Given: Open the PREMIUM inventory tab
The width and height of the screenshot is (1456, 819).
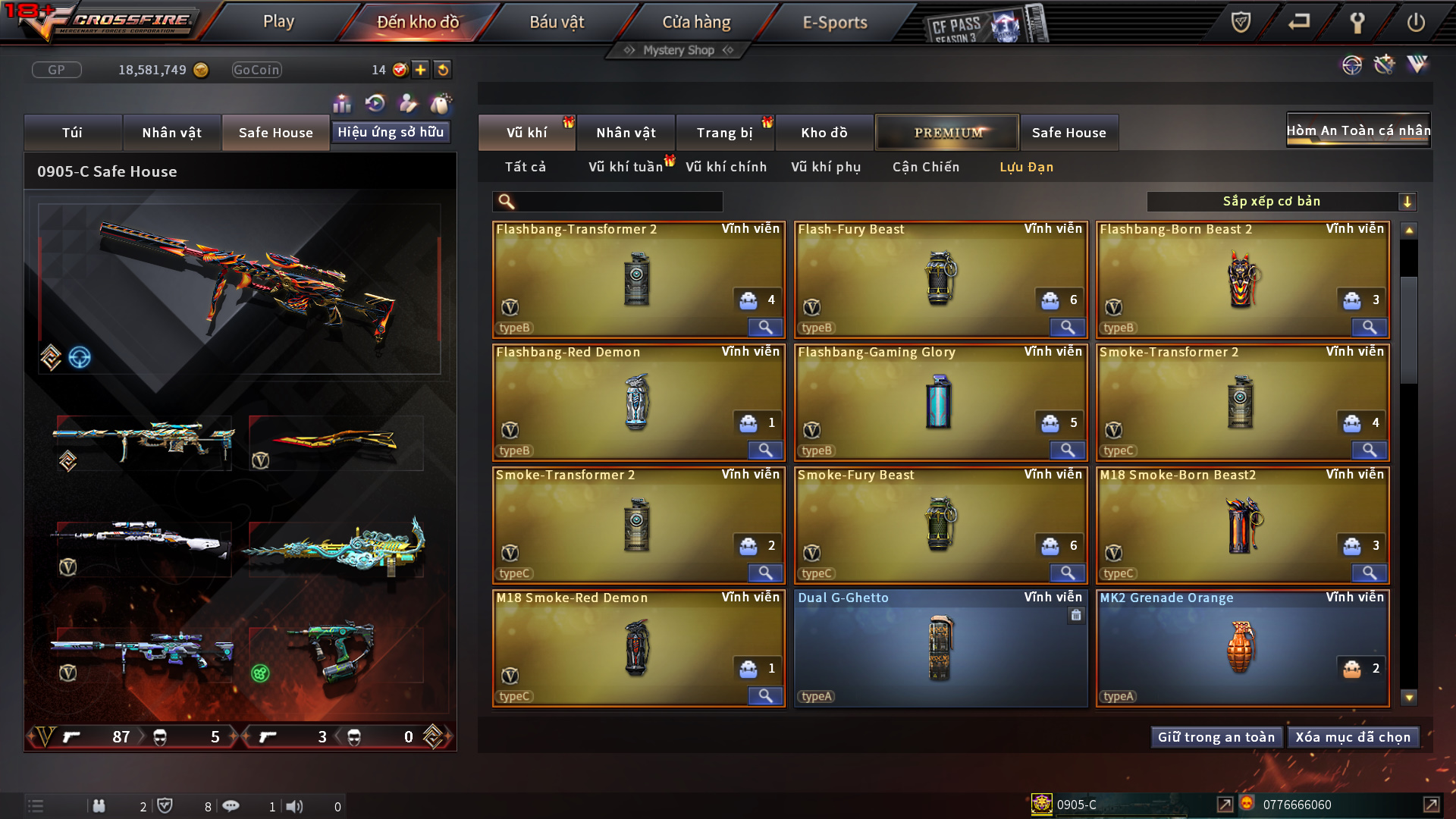Looking at the screenshot, I should tap(948, 133).
